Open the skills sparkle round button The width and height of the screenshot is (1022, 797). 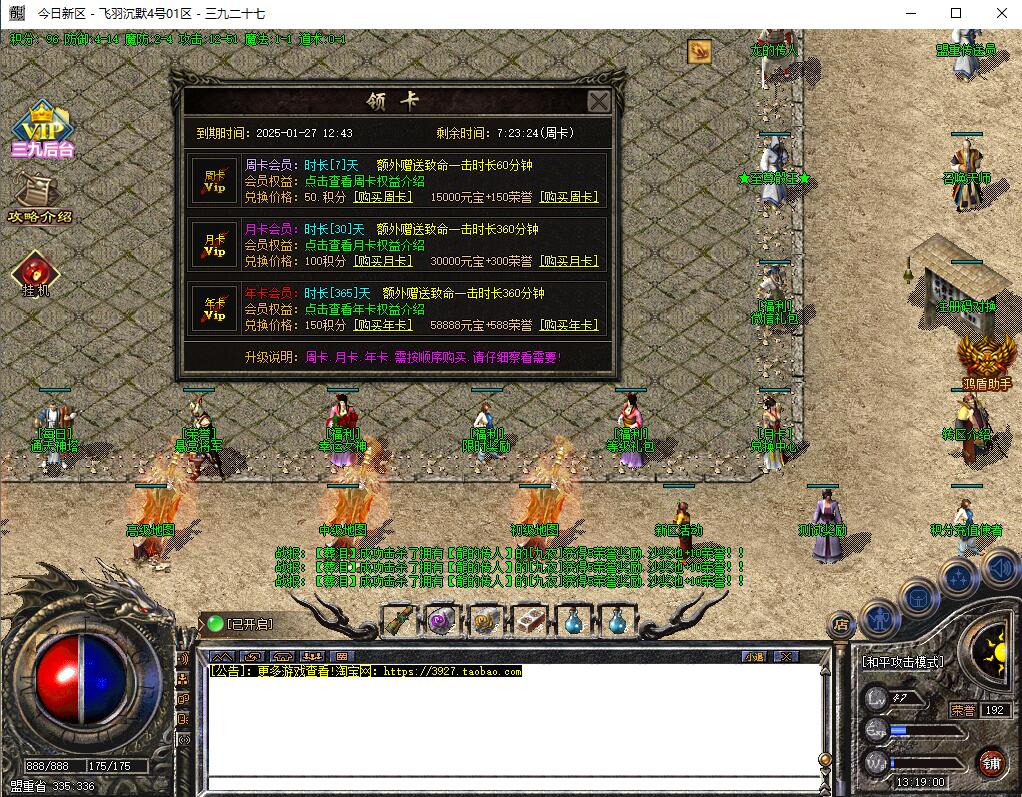957,578
